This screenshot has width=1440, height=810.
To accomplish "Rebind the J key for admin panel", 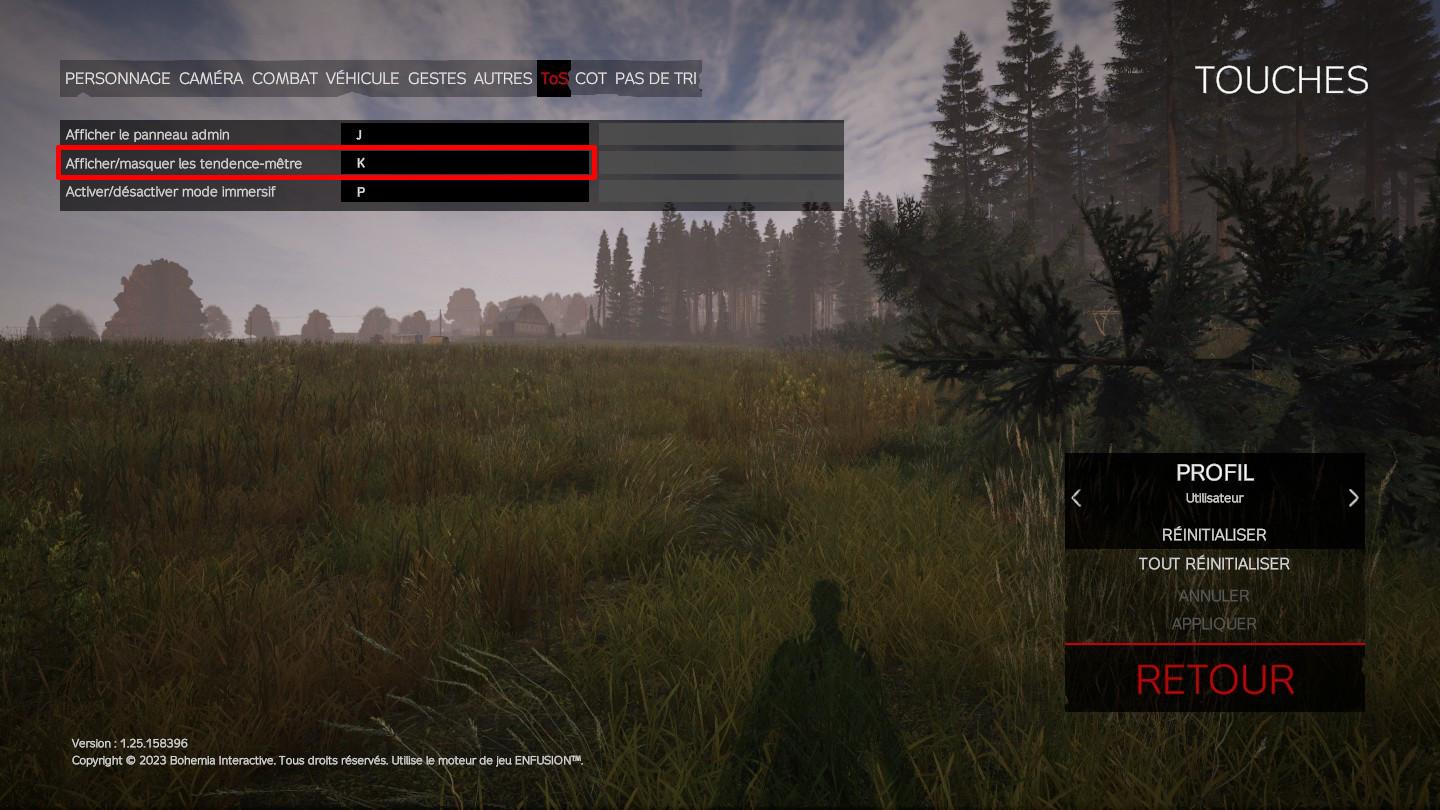I will point(464,134).
